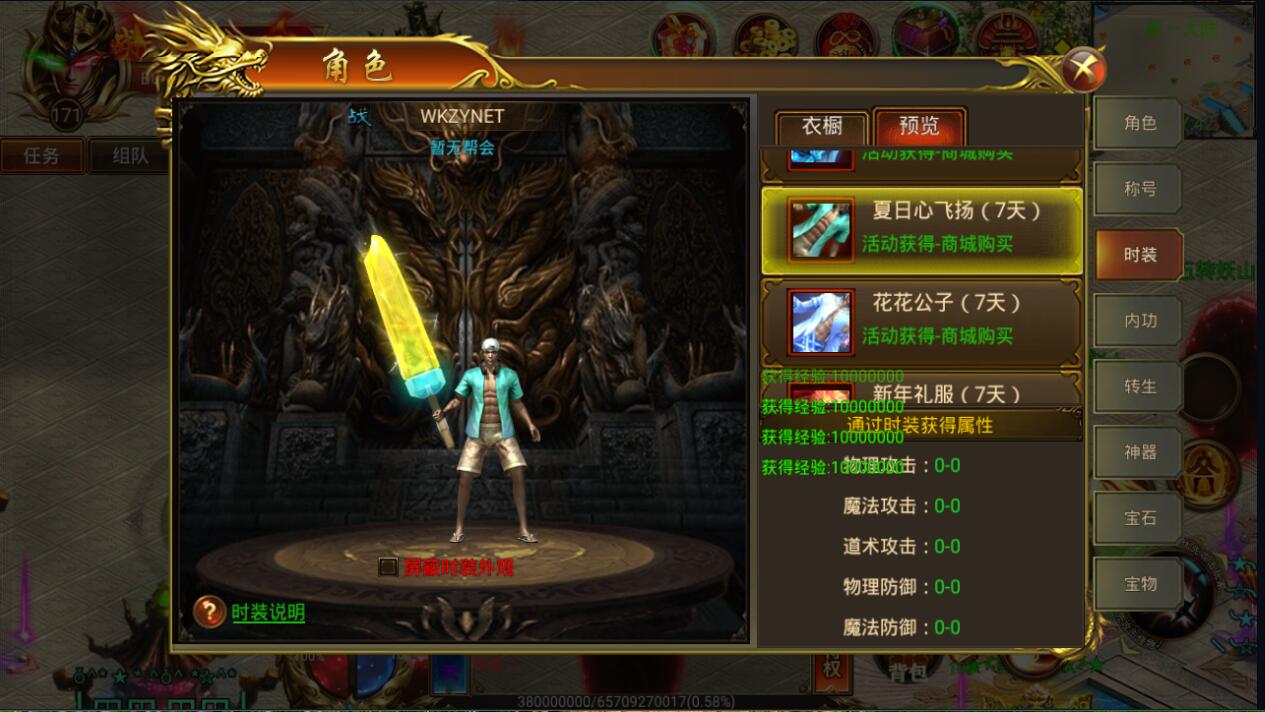The image size is (1265, 712).
Task: Open the 转生 rebirth tab
Action: point(1139,387)
